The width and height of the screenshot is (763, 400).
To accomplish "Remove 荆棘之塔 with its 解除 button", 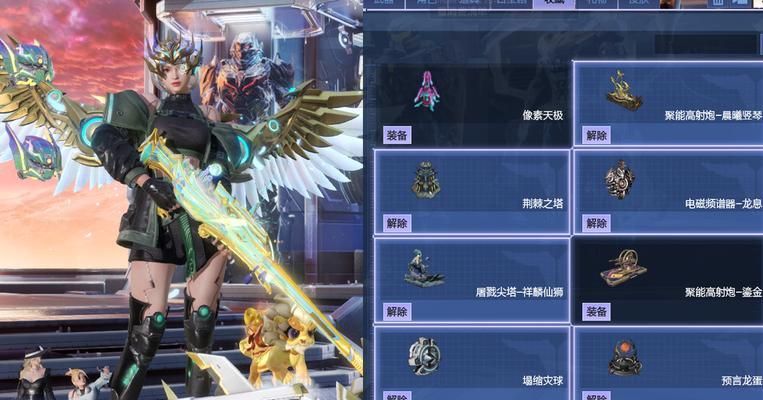I will pyautogui.click(x=396, y=223).
